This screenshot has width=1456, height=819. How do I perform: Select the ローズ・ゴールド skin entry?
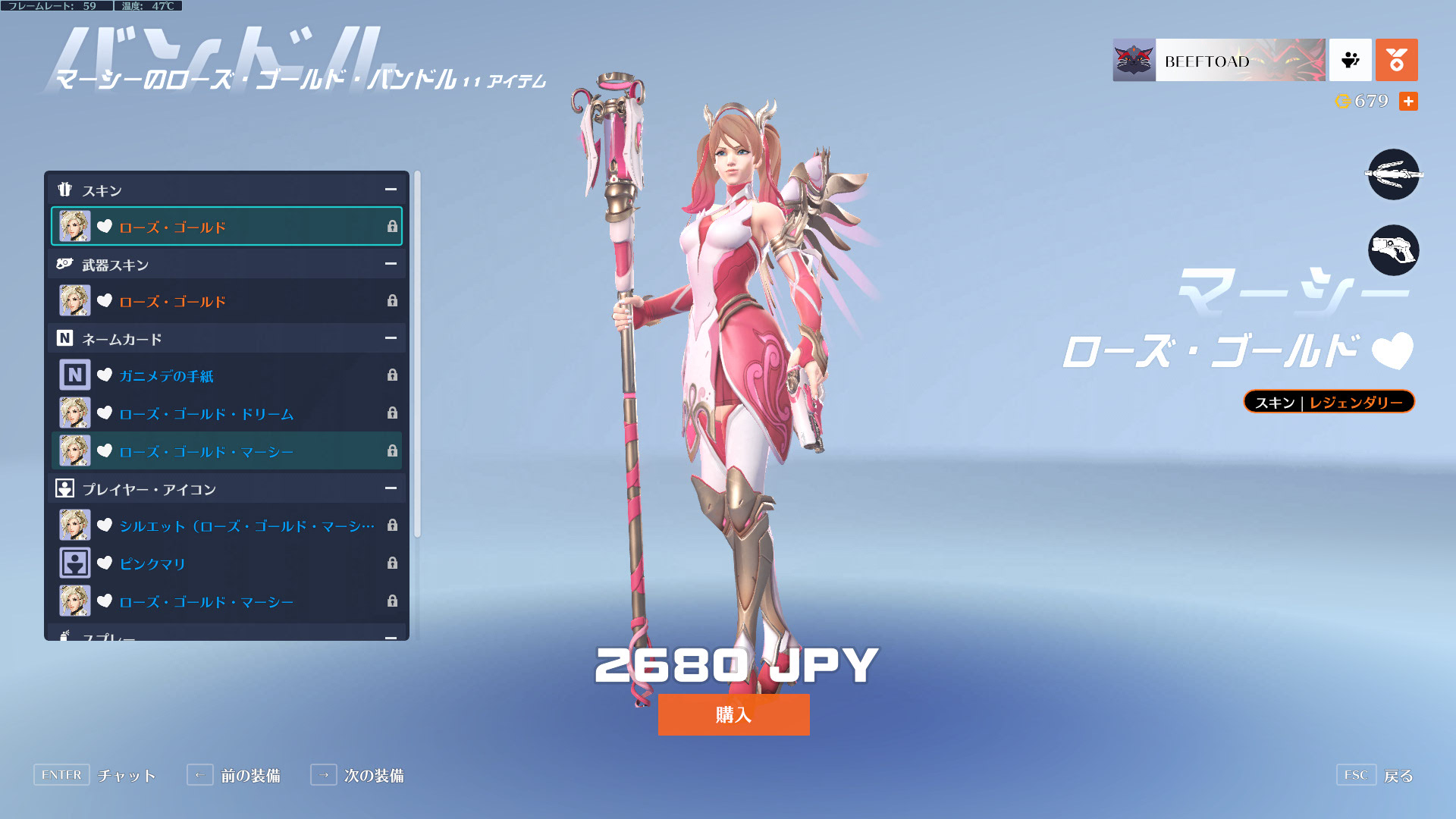pyautogui.click(x=226, y=227)
